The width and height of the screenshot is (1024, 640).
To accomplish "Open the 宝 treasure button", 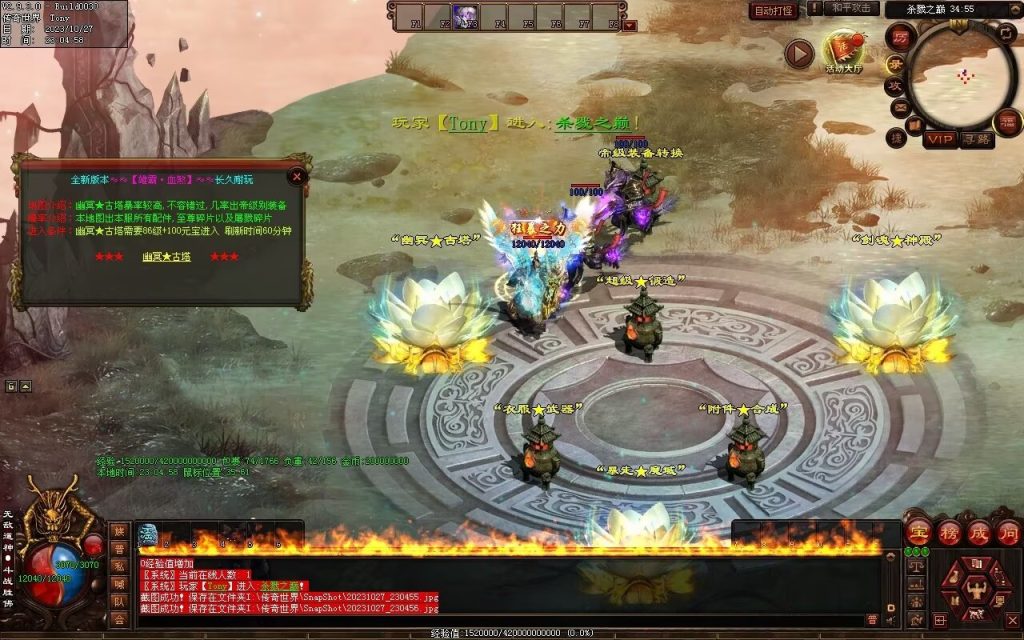I will (x=919, y=531).
